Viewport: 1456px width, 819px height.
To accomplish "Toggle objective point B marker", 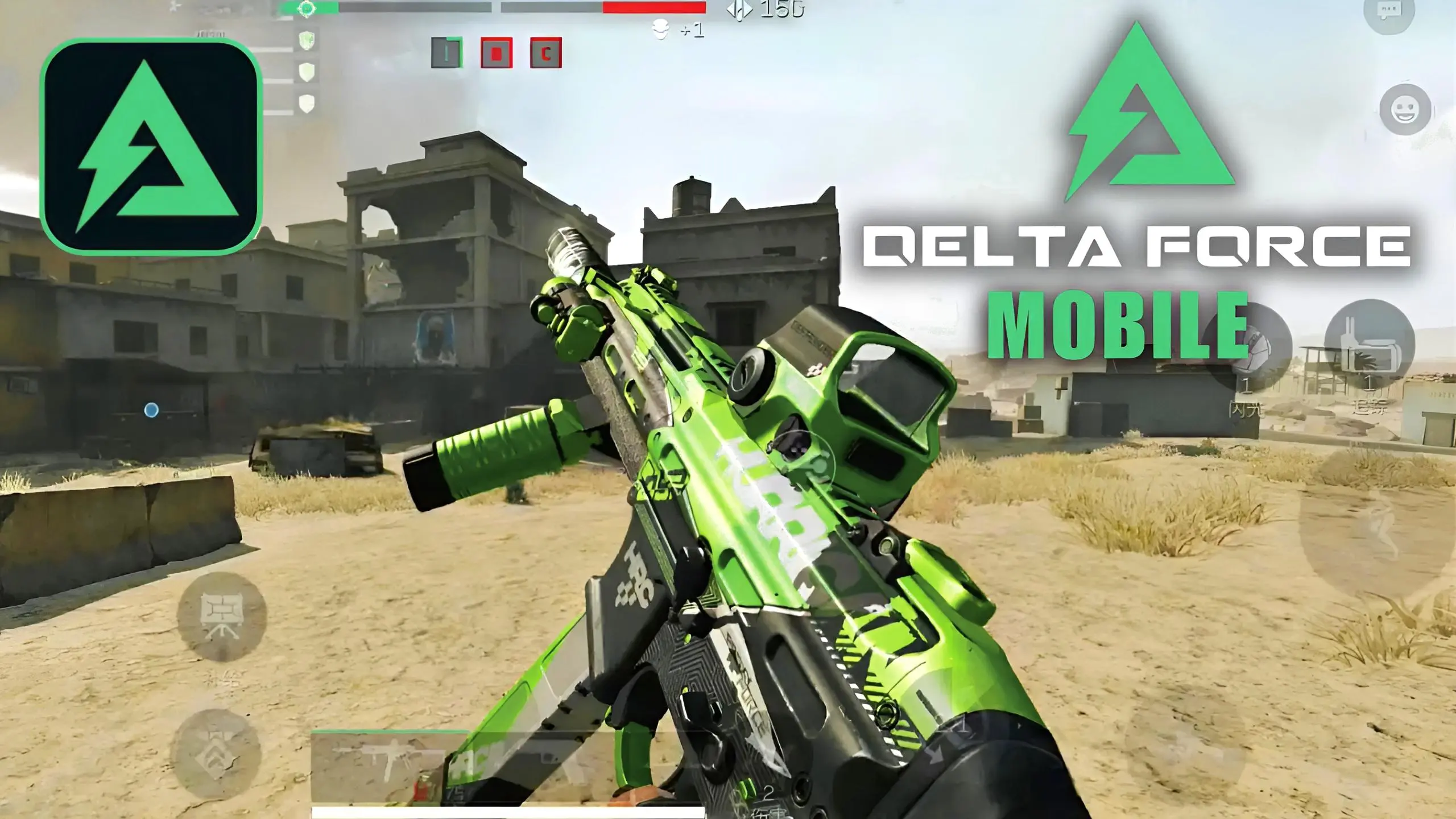I will pyautogui.click(x=497, y=54).
